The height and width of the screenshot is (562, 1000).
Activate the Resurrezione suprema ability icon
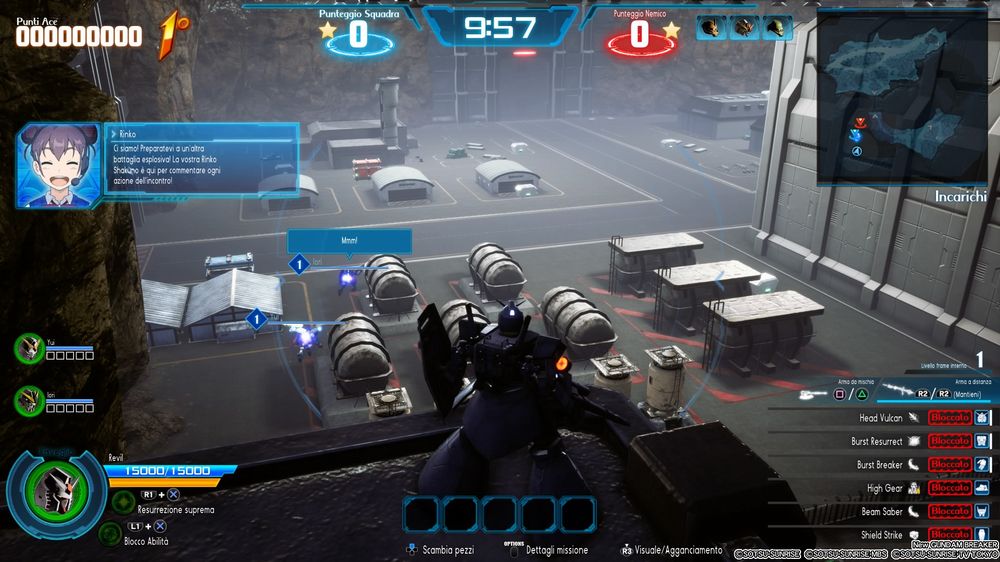[x=123, y=502]
